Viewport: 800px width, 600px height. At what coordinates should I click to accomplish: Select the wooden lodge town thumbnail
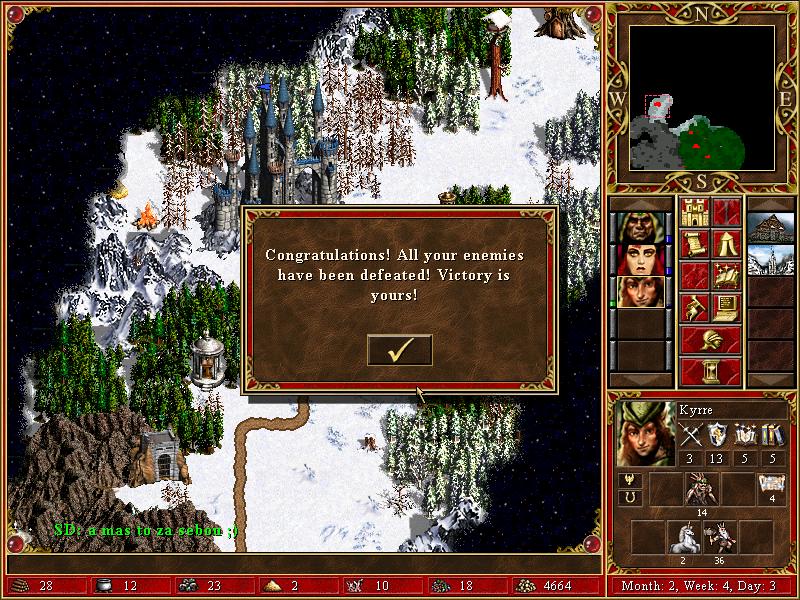770,227
